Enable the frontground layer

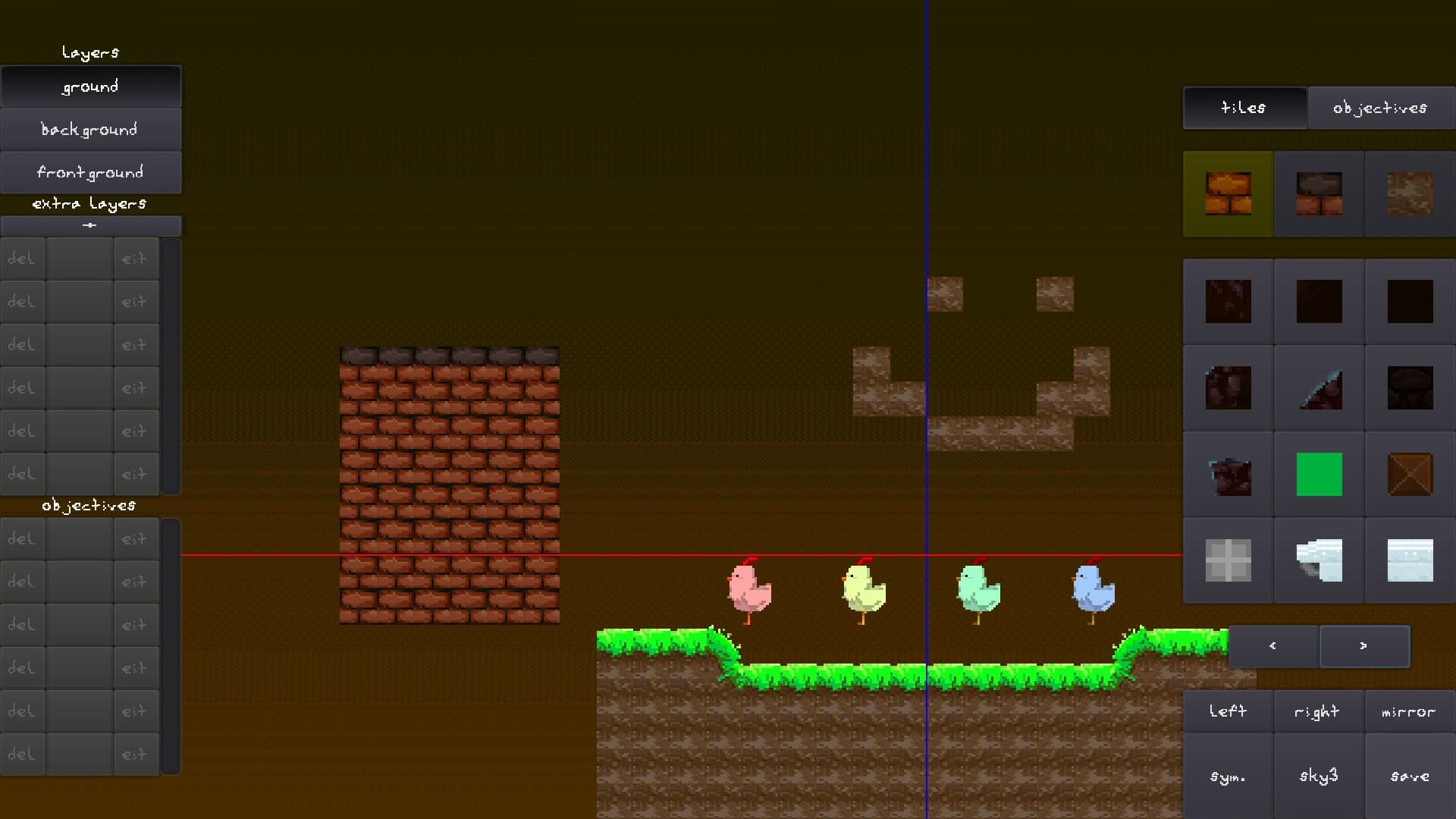[x=89, y=172]
